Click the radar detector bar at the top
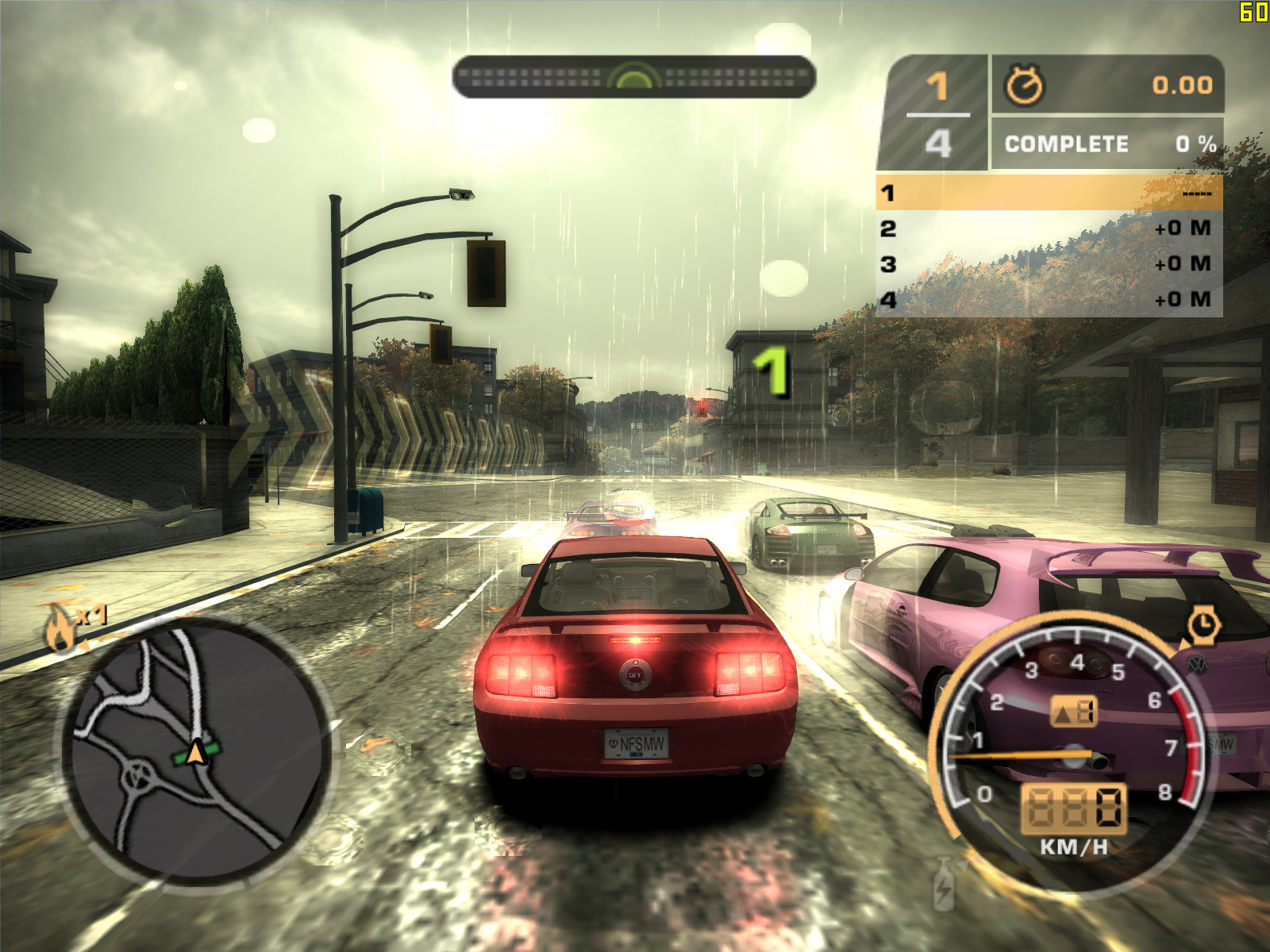 pyautogui.click(x=634, y=77)
